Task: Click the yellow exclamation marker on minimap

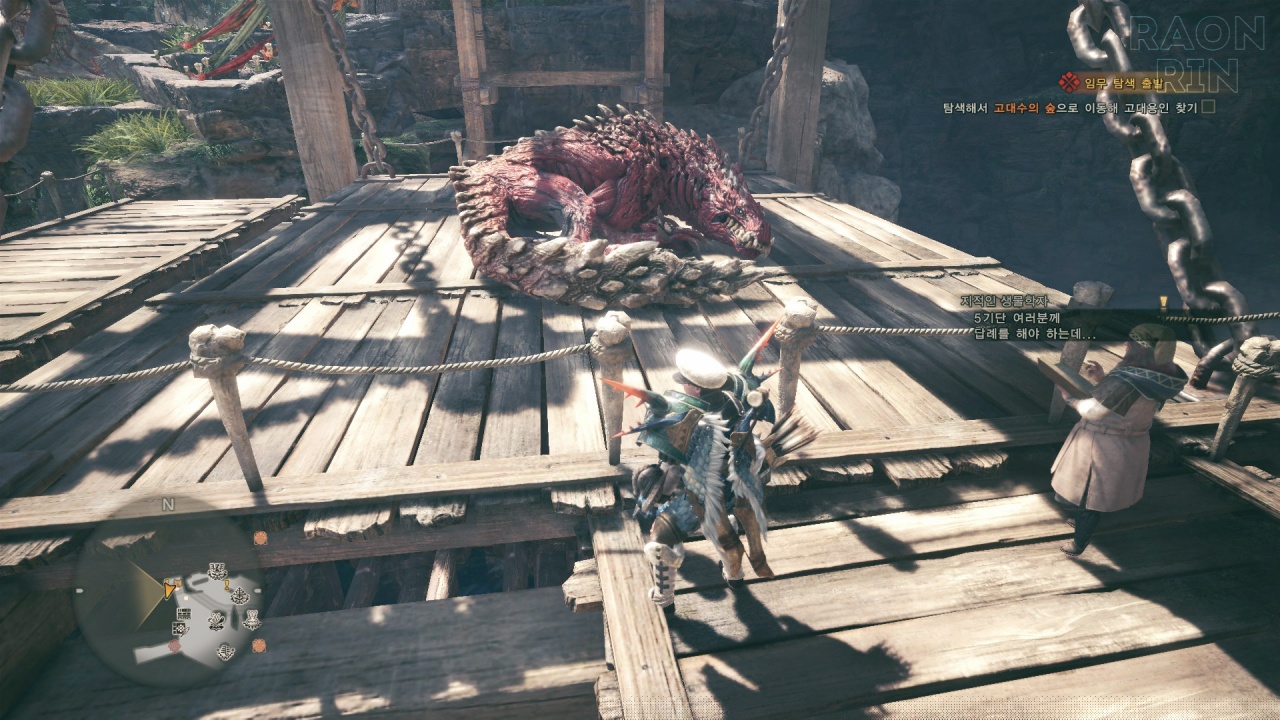Action: click(228, 584)
